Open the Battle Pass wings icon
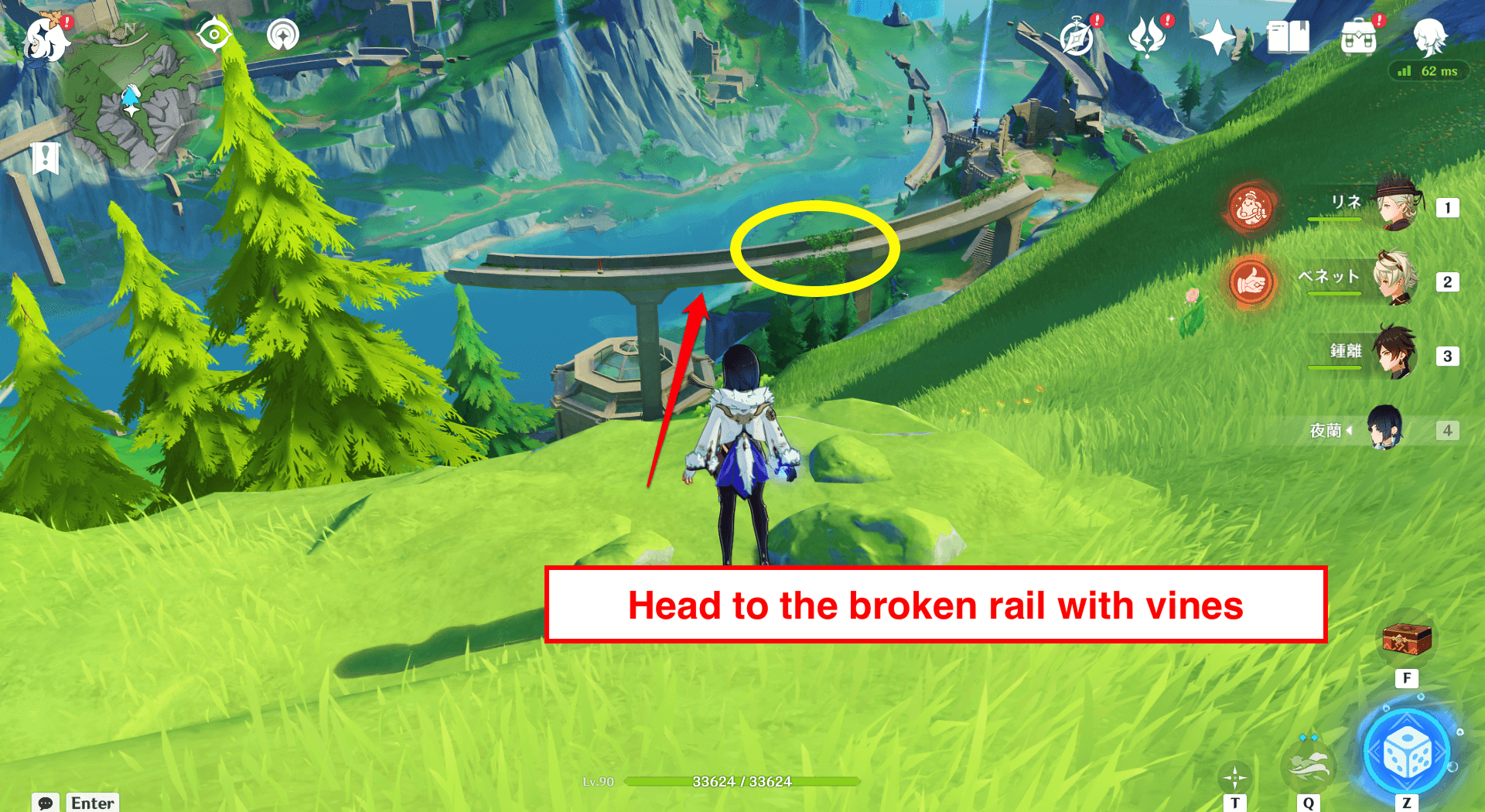Screen dimensions: 1485x812 [1148, 35]
